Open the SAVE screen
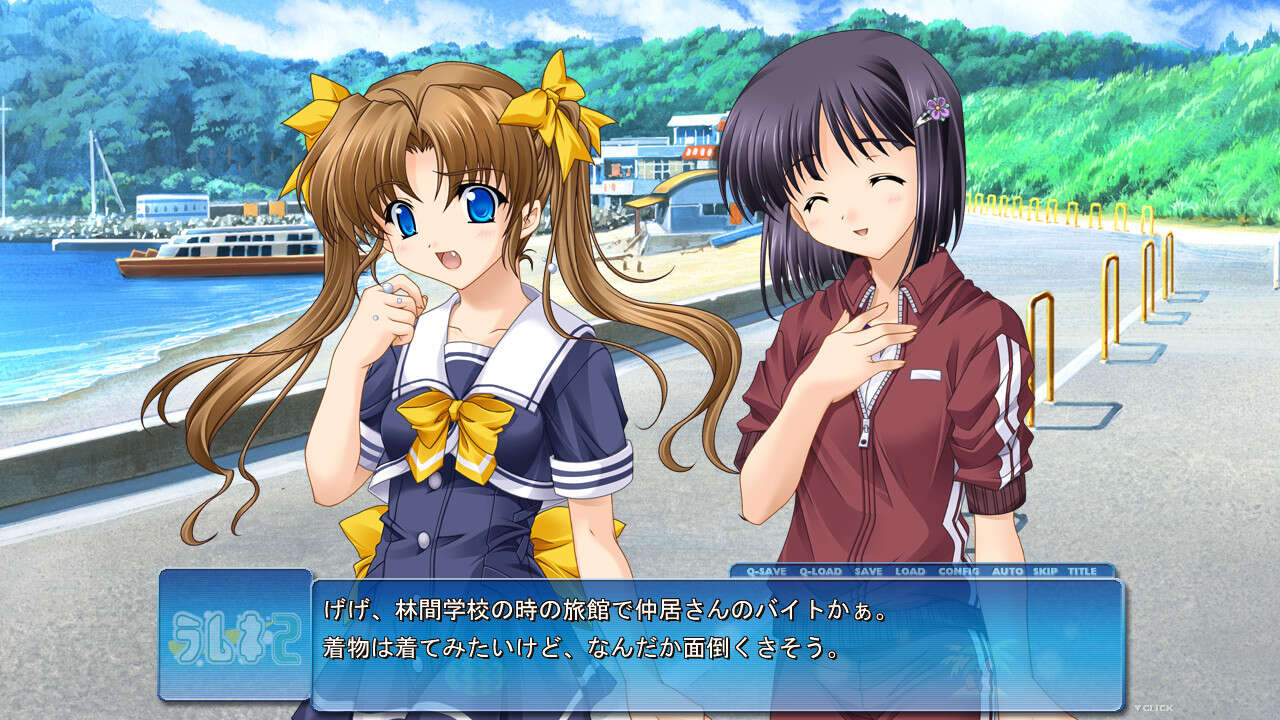 (x=868, y=571)
